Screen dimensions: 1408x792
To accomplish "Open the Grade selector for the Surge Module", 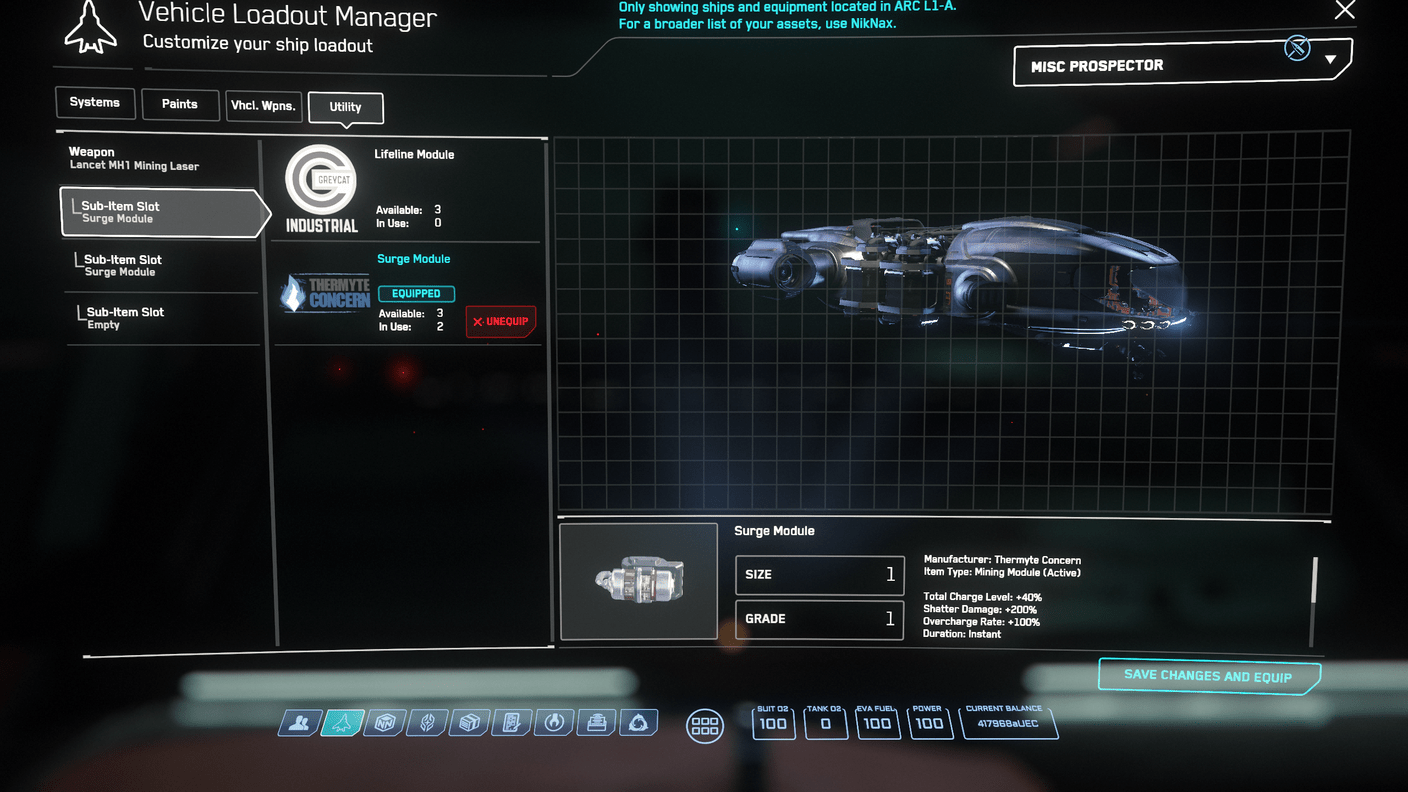I will (x=819, y=619).
